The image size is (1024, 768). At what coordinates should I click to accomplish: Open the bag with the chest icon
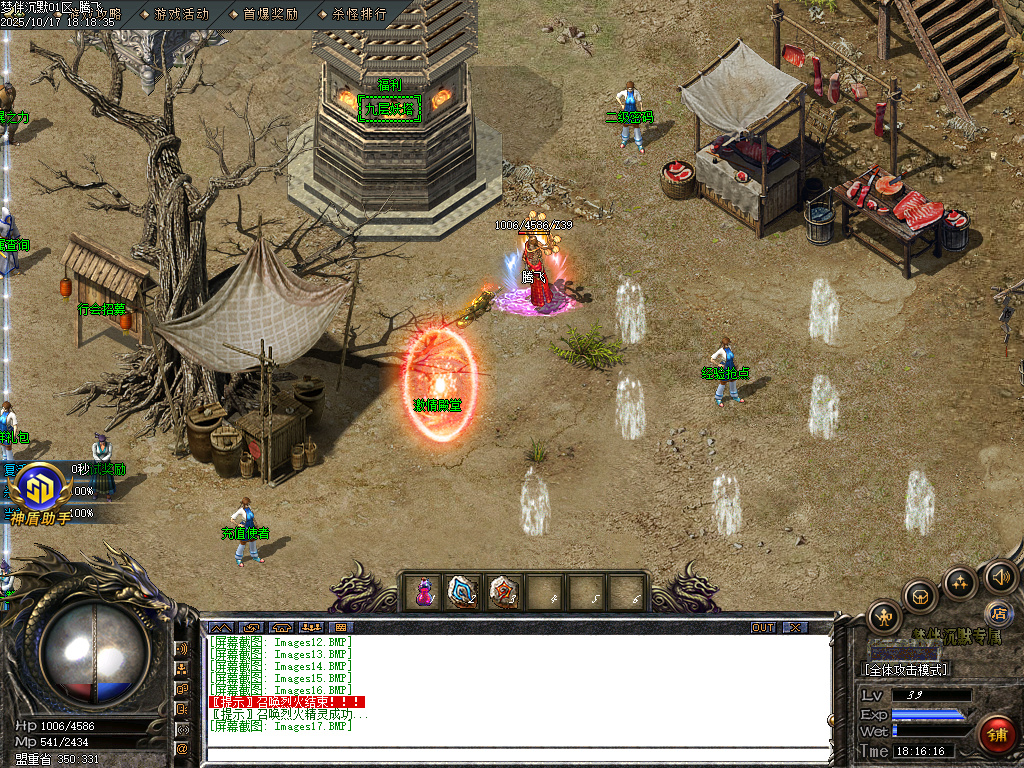920,596
